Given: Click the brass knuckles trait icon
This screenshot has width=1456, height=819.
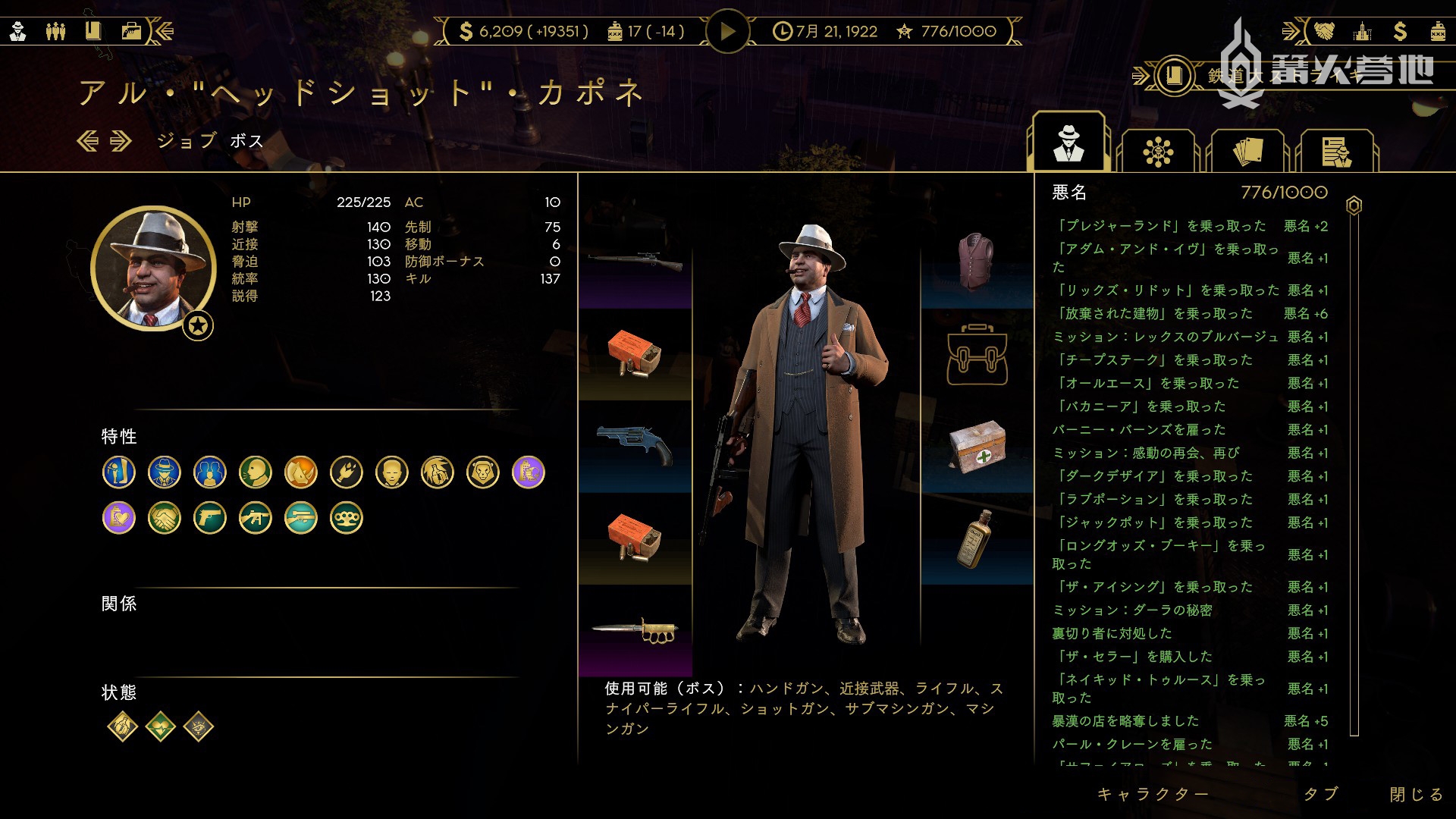Looking at the screenshot, I should point(347,518).
